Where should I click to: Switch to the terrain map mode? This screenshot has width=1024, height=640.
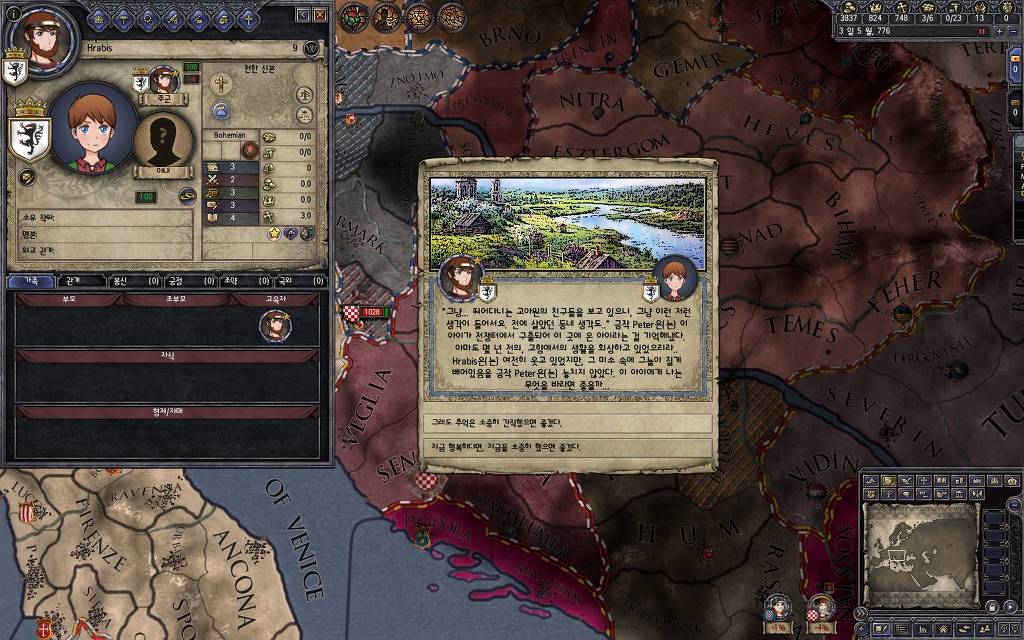pos(872,482)
